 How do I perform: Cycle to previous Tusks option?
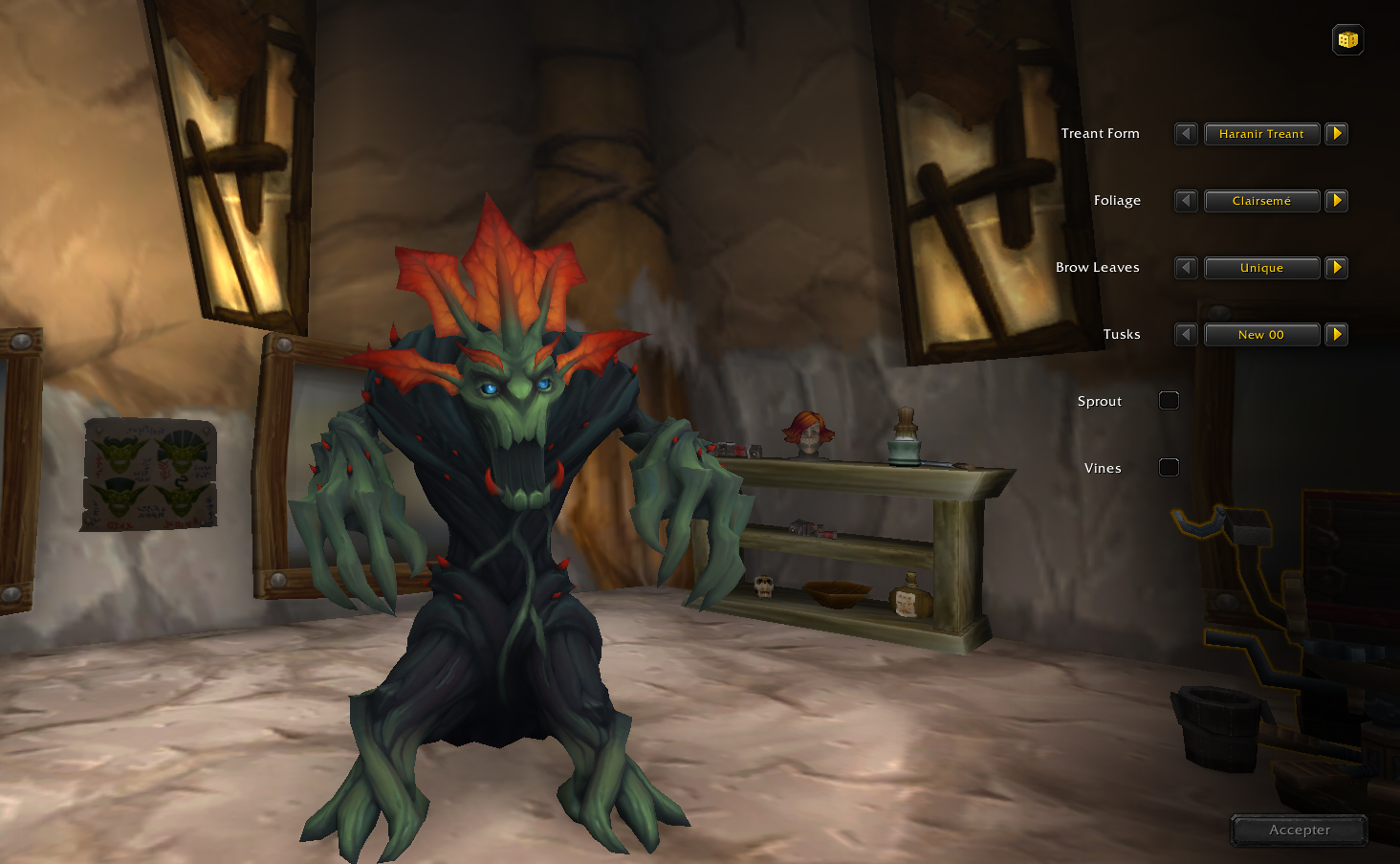click(1186, 335)
